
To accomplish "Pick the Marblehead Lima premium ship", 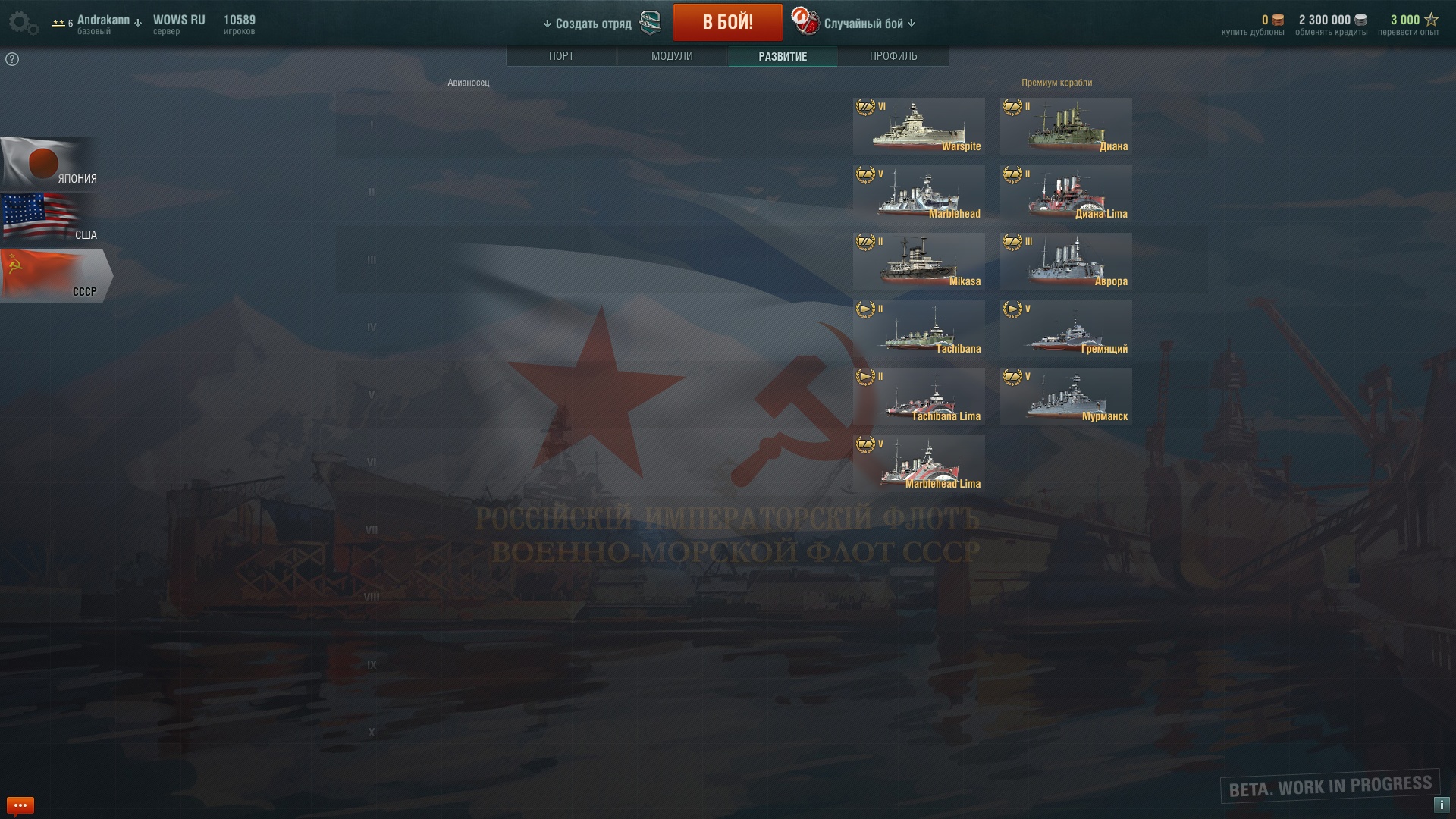I will click(x=918, y=463).
